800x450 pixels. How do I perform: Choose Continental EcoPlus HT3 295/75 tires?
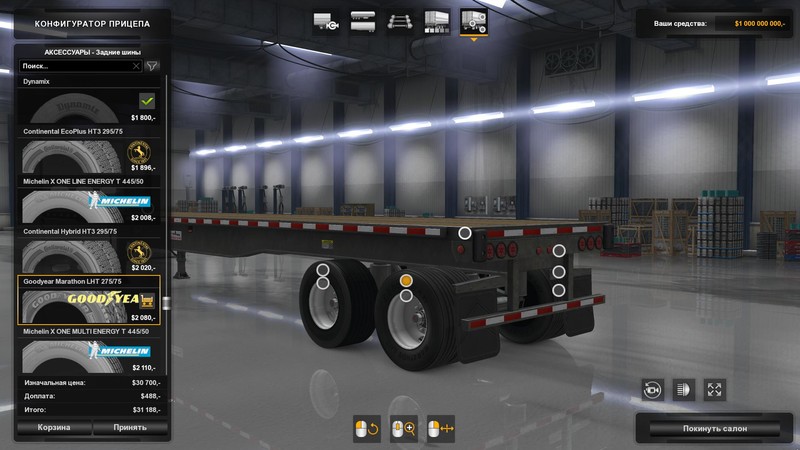(88, 157)
